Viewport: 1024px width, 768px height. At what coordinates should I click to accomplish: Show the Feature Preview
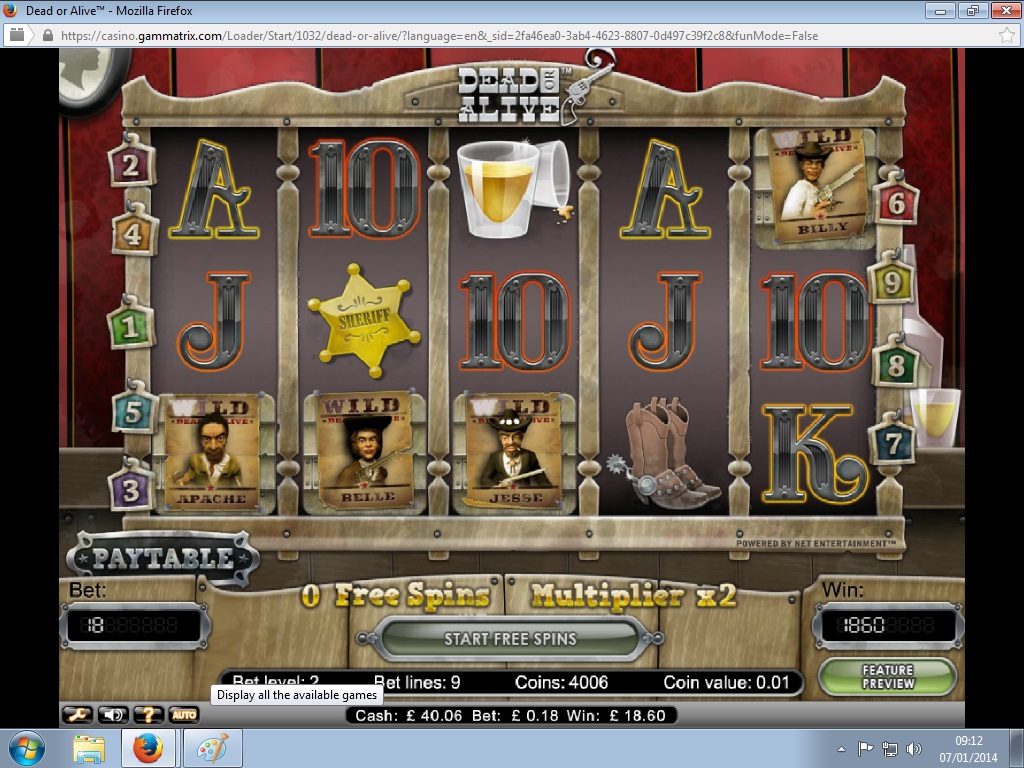[887, 677]
